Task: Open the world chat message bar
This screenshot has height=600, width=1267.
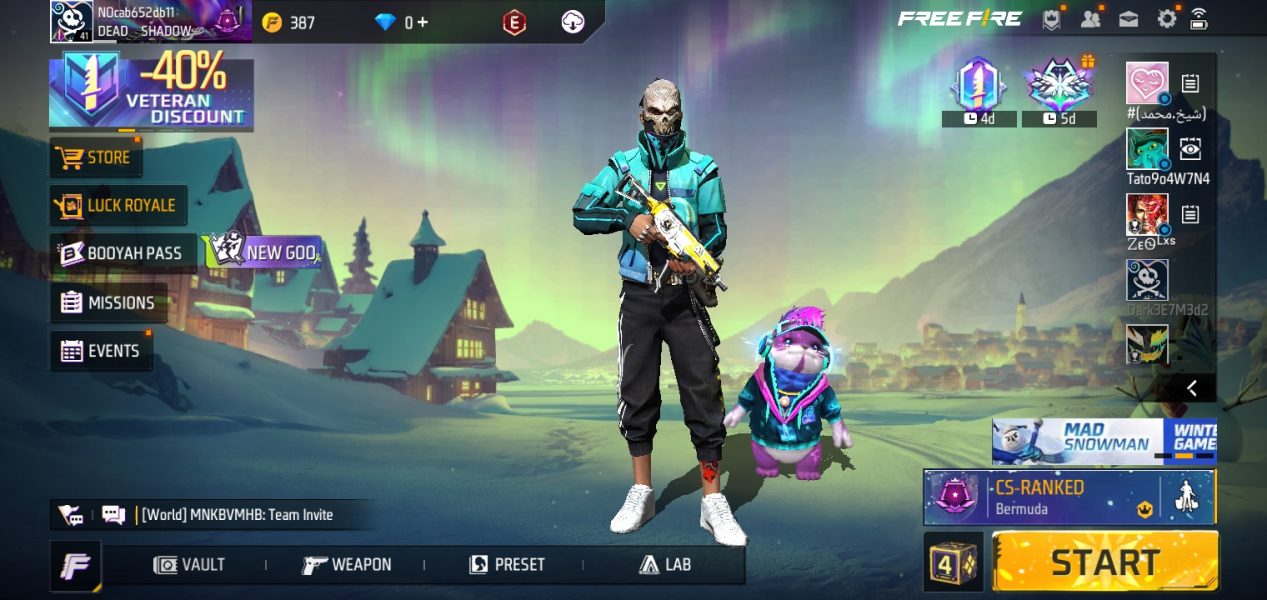Action: pyautogui.click(x=236, y=515)
